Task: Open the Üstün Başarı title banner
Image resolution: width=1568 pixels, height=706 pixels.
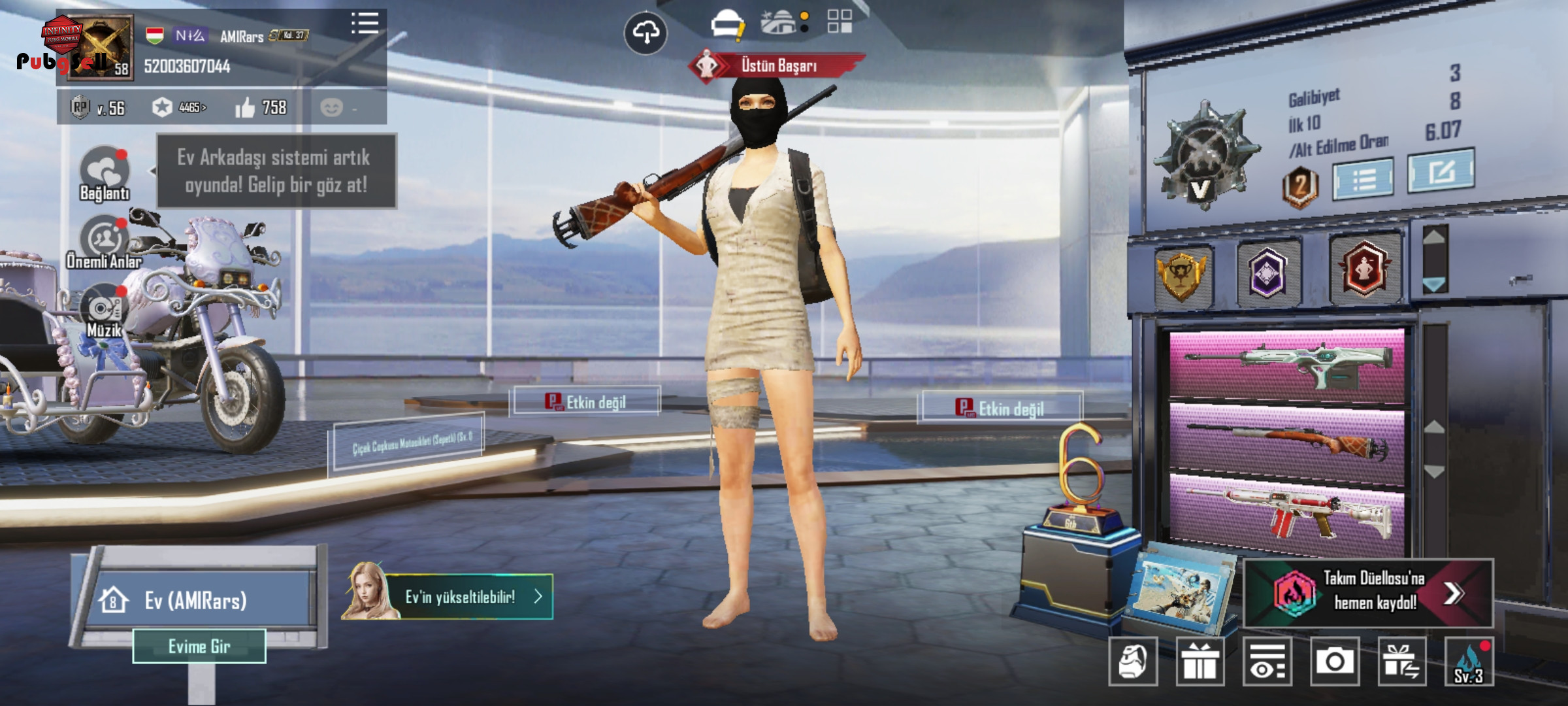Action: (777, 65)
